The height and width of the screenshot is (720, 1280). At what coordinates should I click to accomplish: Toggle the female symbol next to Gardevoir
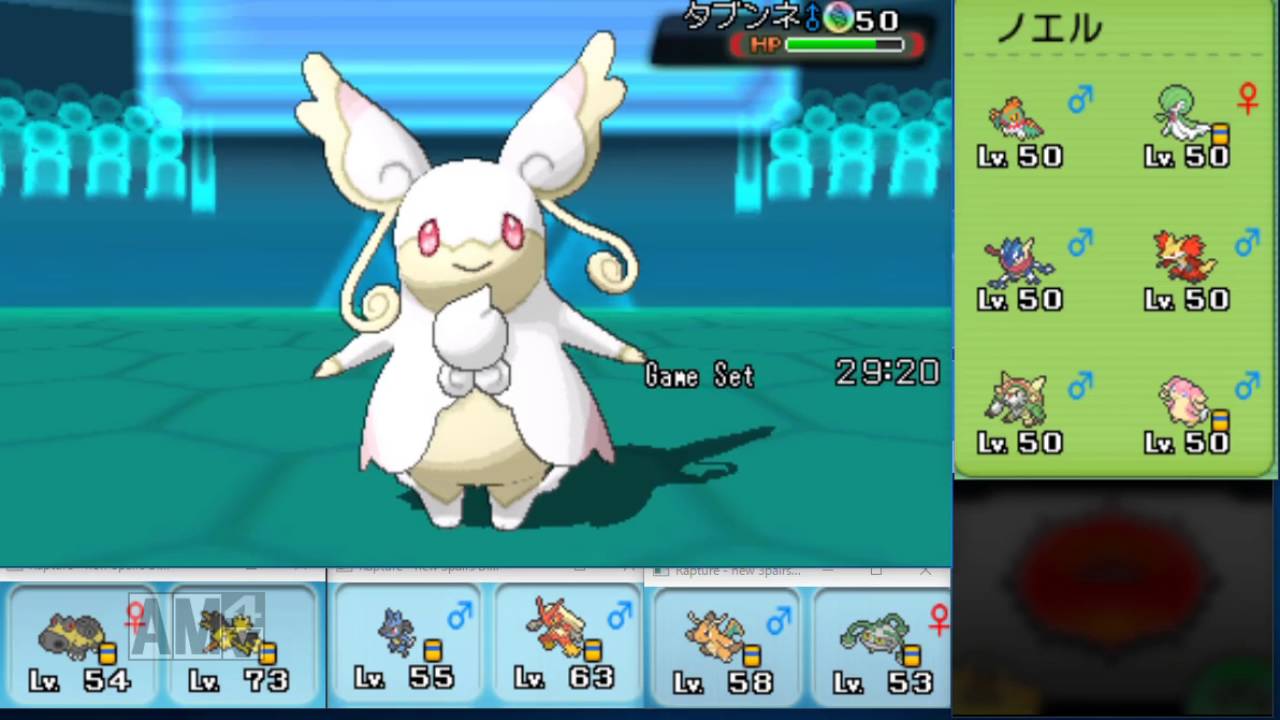(1247, 97)
